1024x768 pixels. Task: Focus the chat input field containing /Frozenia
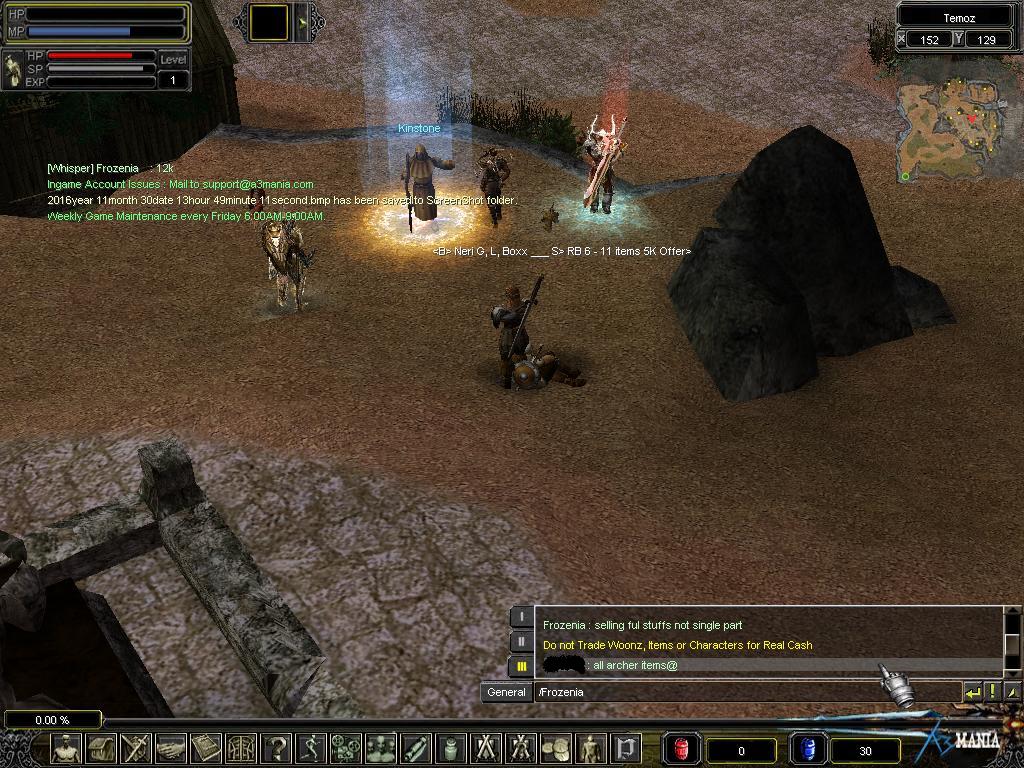(x=745, y=692)
